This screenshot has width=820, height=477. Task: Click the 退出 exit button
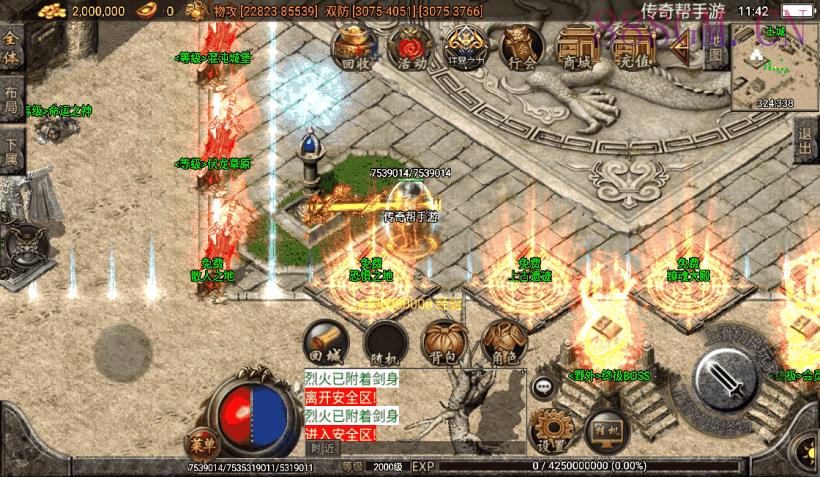tap(805, 142)
